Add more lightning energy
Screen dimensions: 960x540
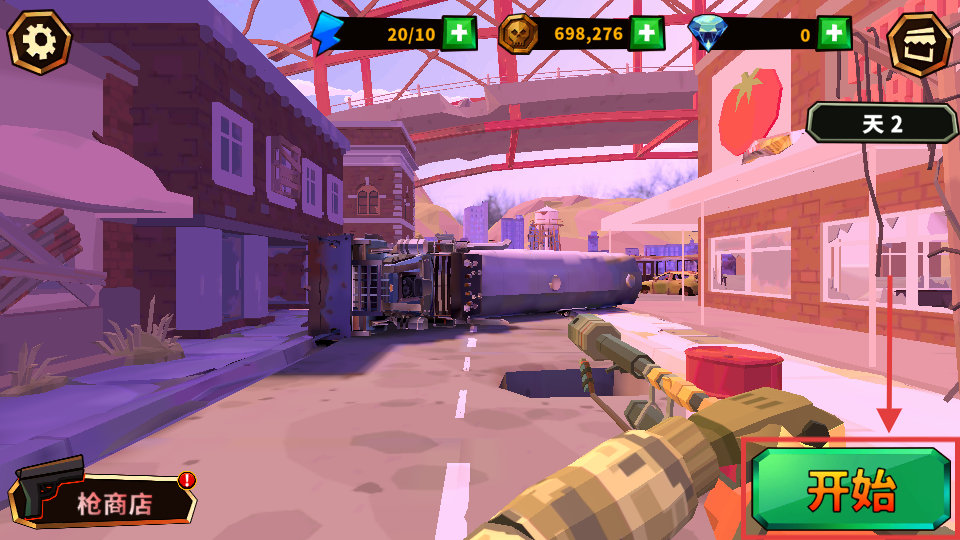pyautogui.click(x=460, y=33)
